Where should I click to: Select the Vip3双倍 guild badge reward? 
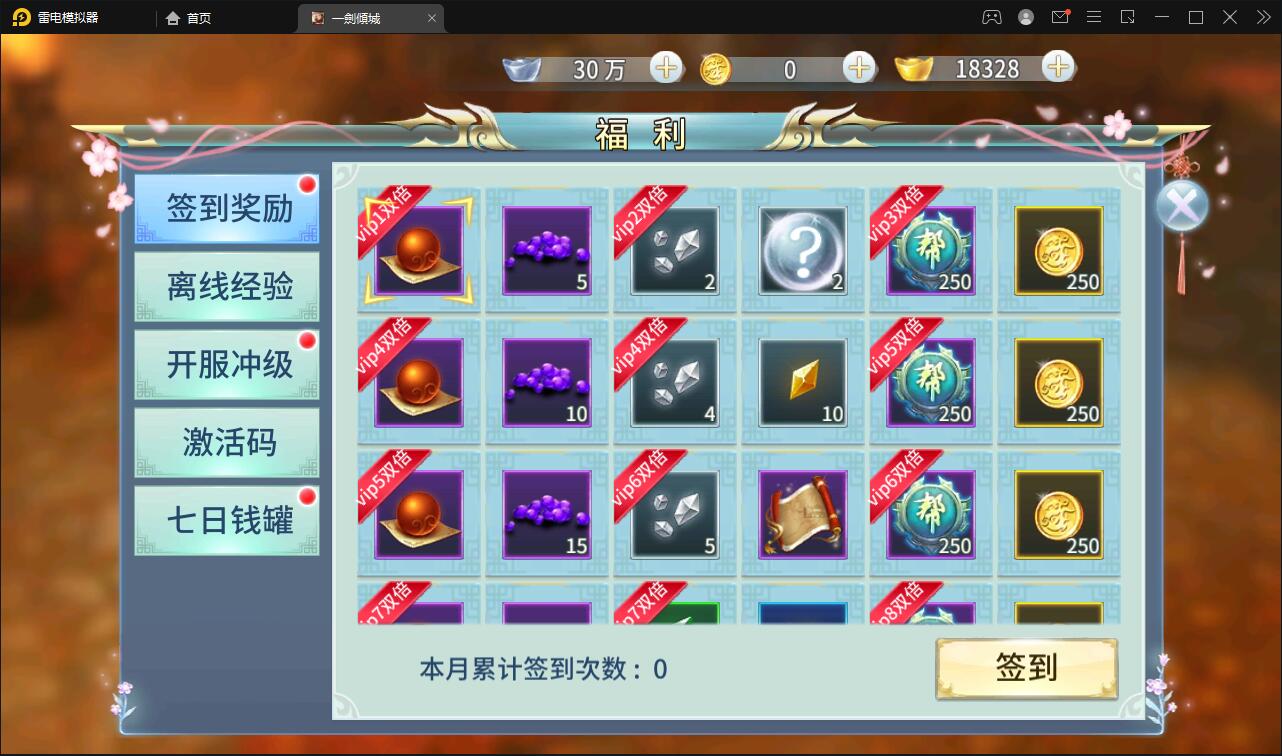pyautogui.click(x=930, y=252)
